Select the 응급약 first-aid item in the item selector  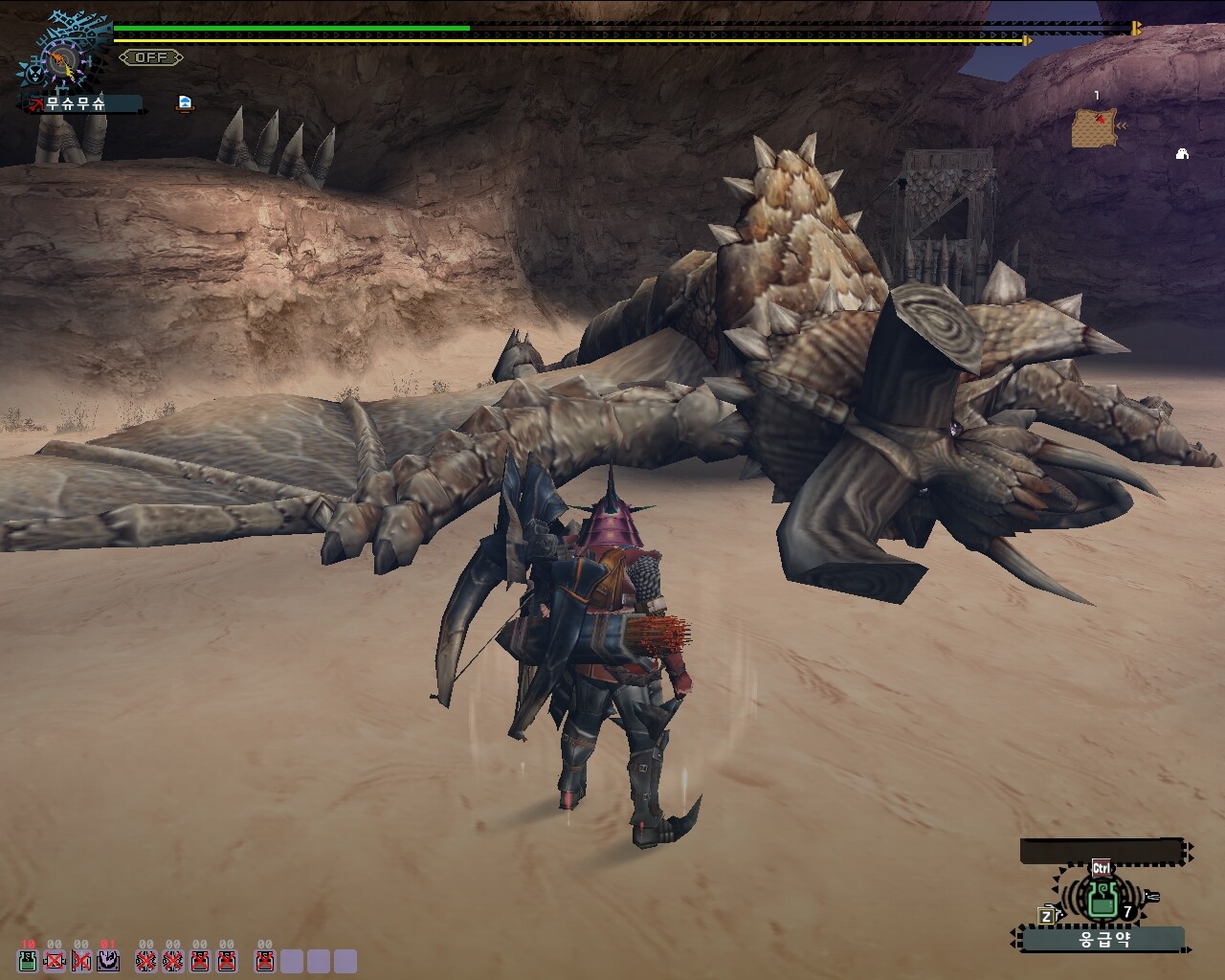pos(1103,898)
